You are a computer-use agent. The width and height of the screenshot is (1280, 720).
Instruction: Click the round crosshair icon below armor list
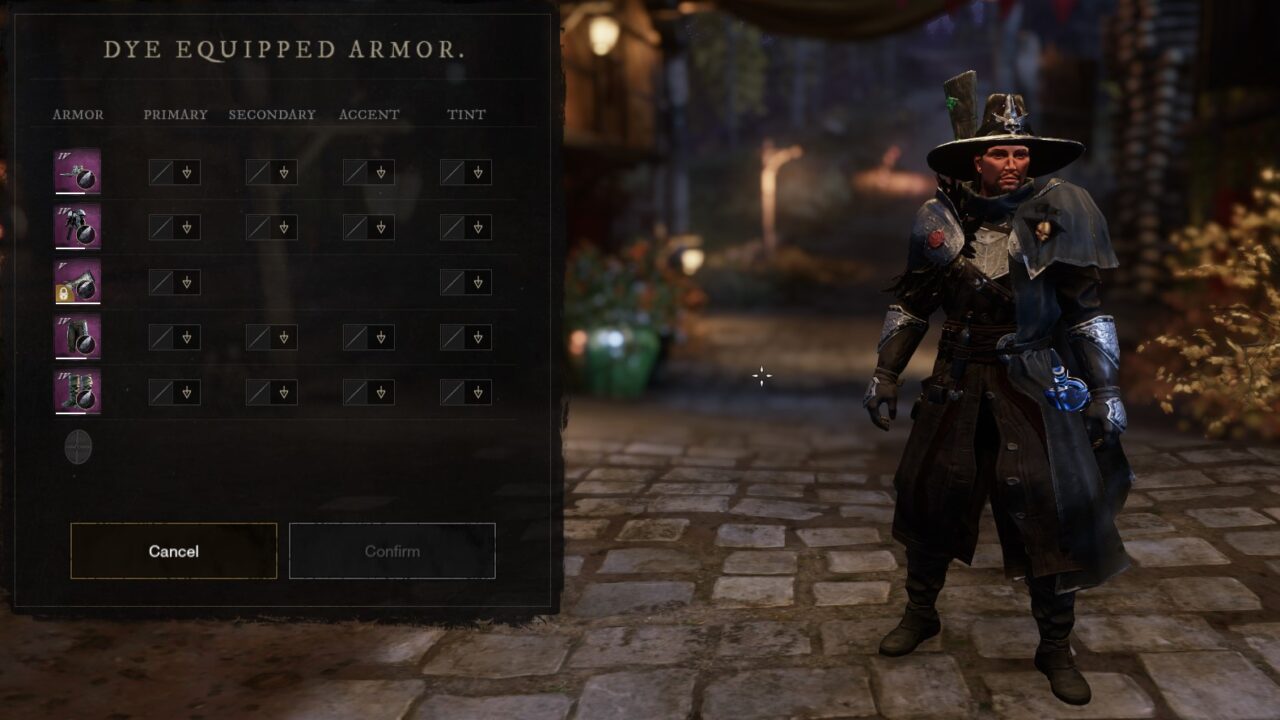pyautogui.click(x=78, y=446)
